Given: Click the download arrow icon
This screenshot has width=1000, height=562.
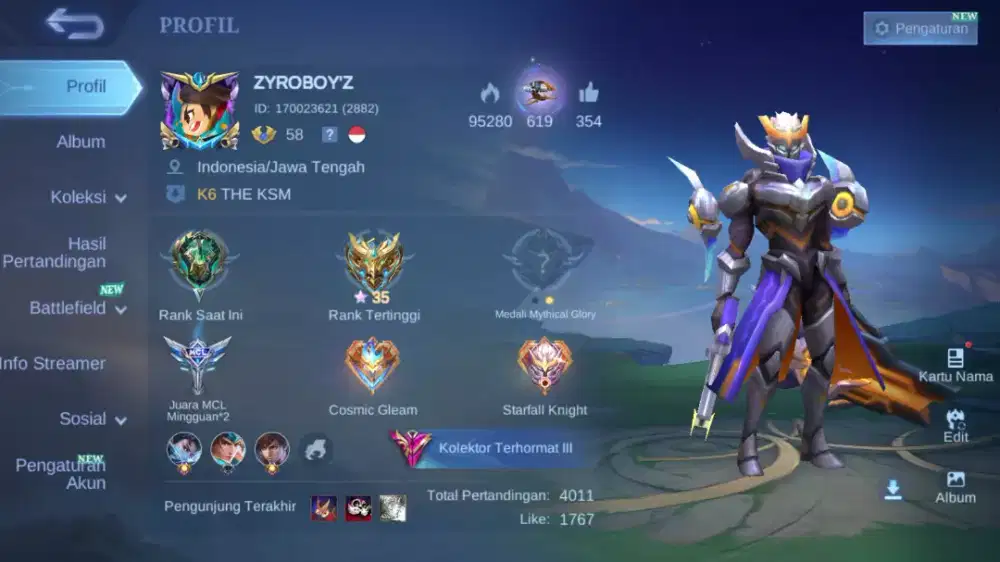Looking at the screenshot, I should [893, 489].
